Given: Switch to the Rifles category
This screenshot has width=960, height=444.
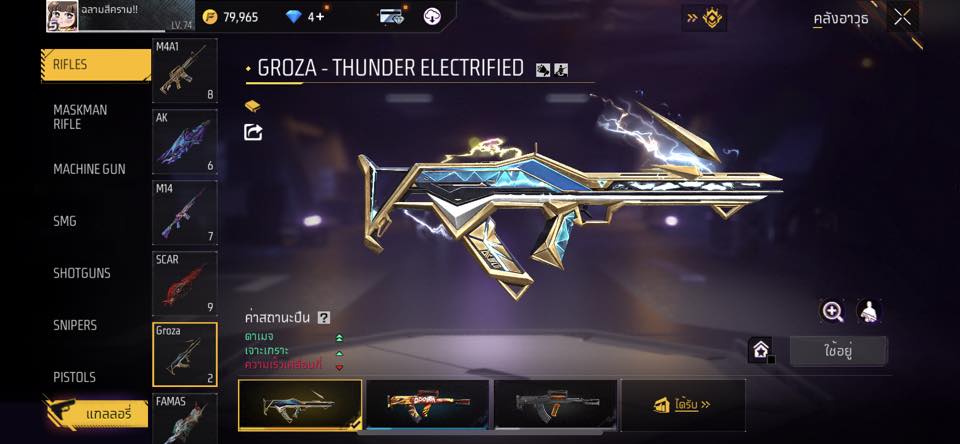Looking at the screenshot, I should pos(90,65).
